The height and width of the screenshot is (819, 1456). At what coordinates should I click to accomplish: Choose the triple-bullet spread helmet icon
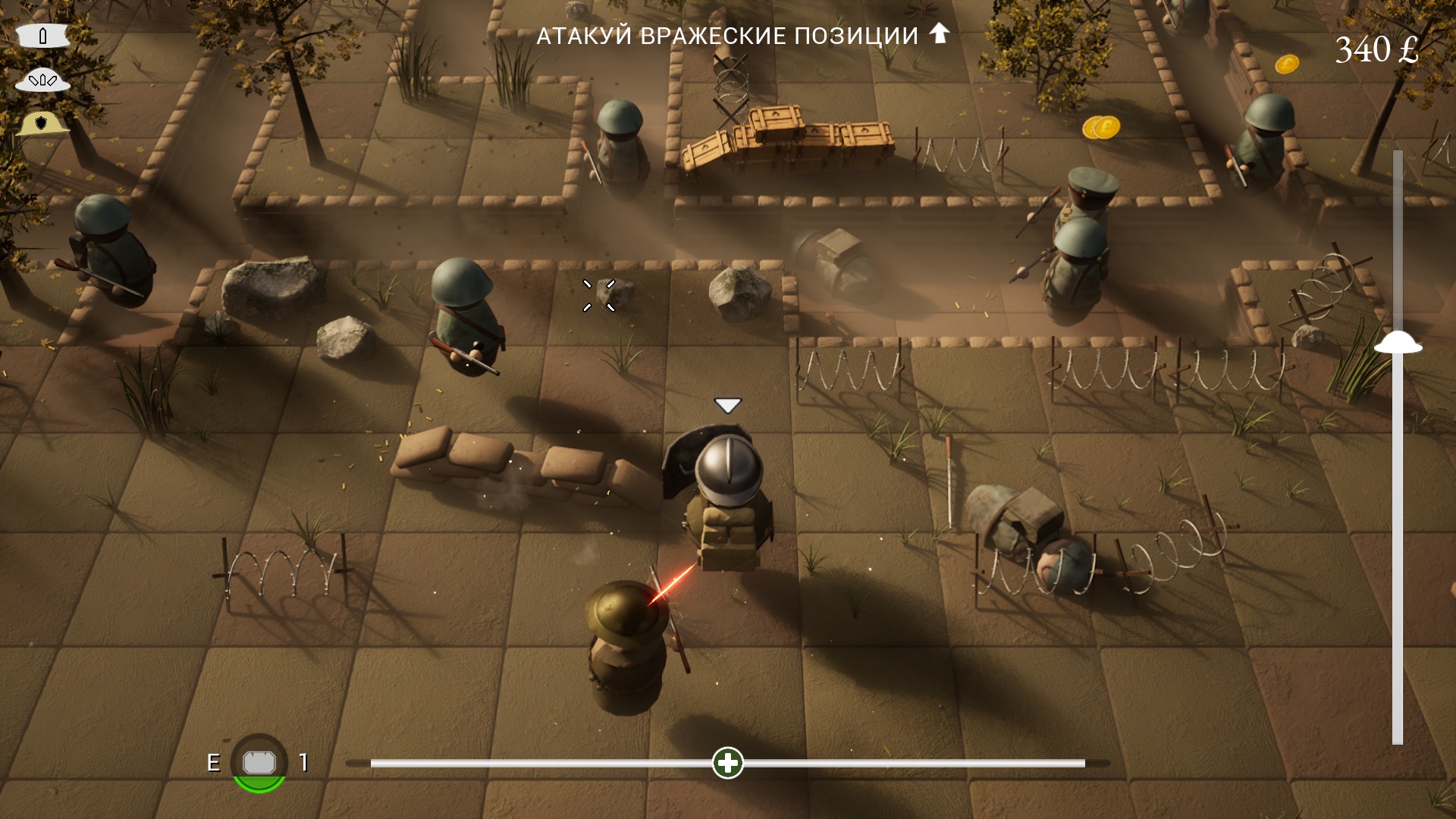click(x=42, y=80)
